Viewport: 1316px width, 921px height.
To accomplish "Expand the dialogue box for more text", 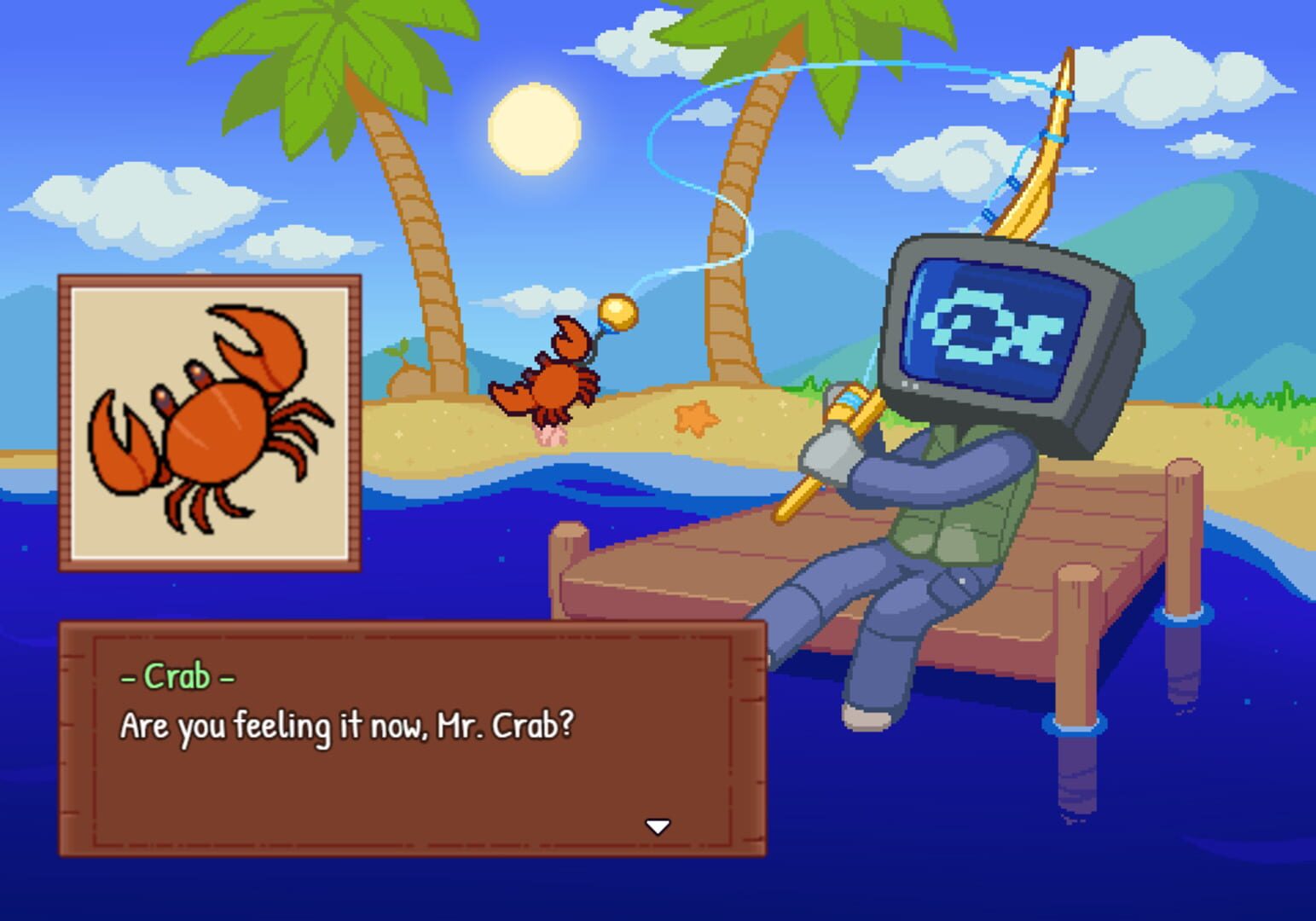I will point(658,825).
